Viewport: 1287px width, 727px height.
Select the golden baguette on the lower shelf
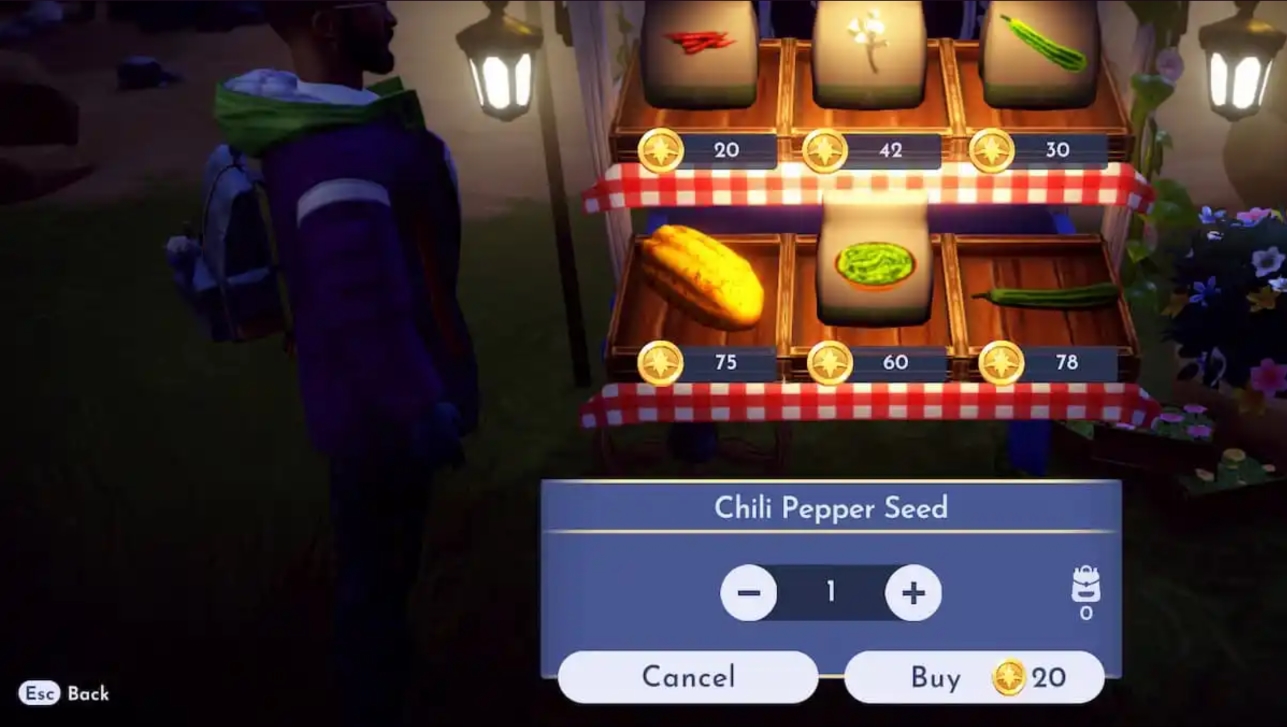pyautogui.click(x=700, y=275)
